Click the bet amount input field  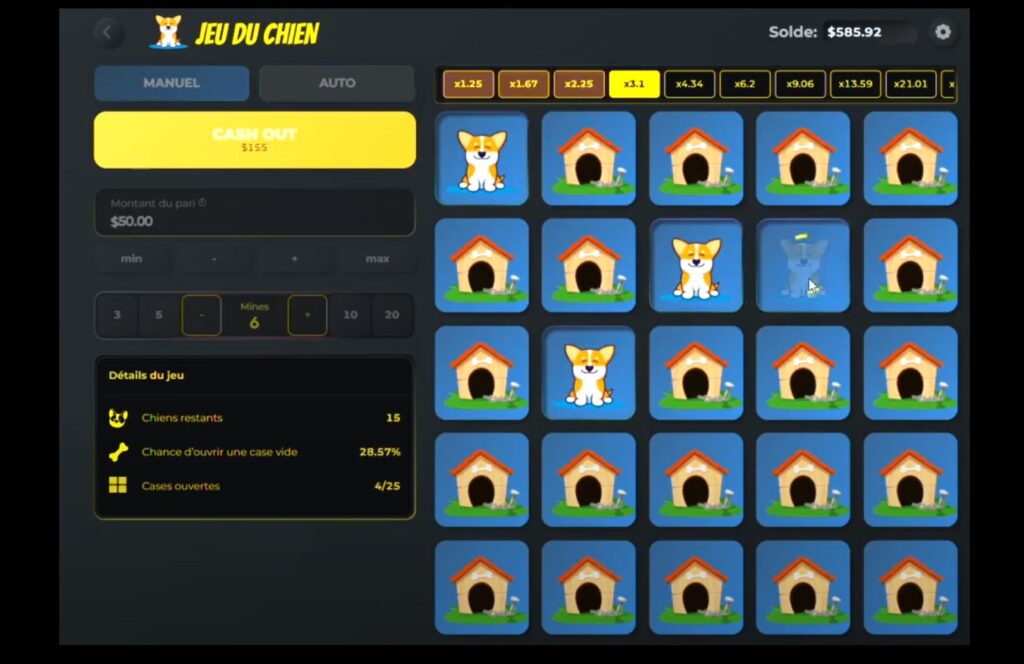click(x=254, y=213)
